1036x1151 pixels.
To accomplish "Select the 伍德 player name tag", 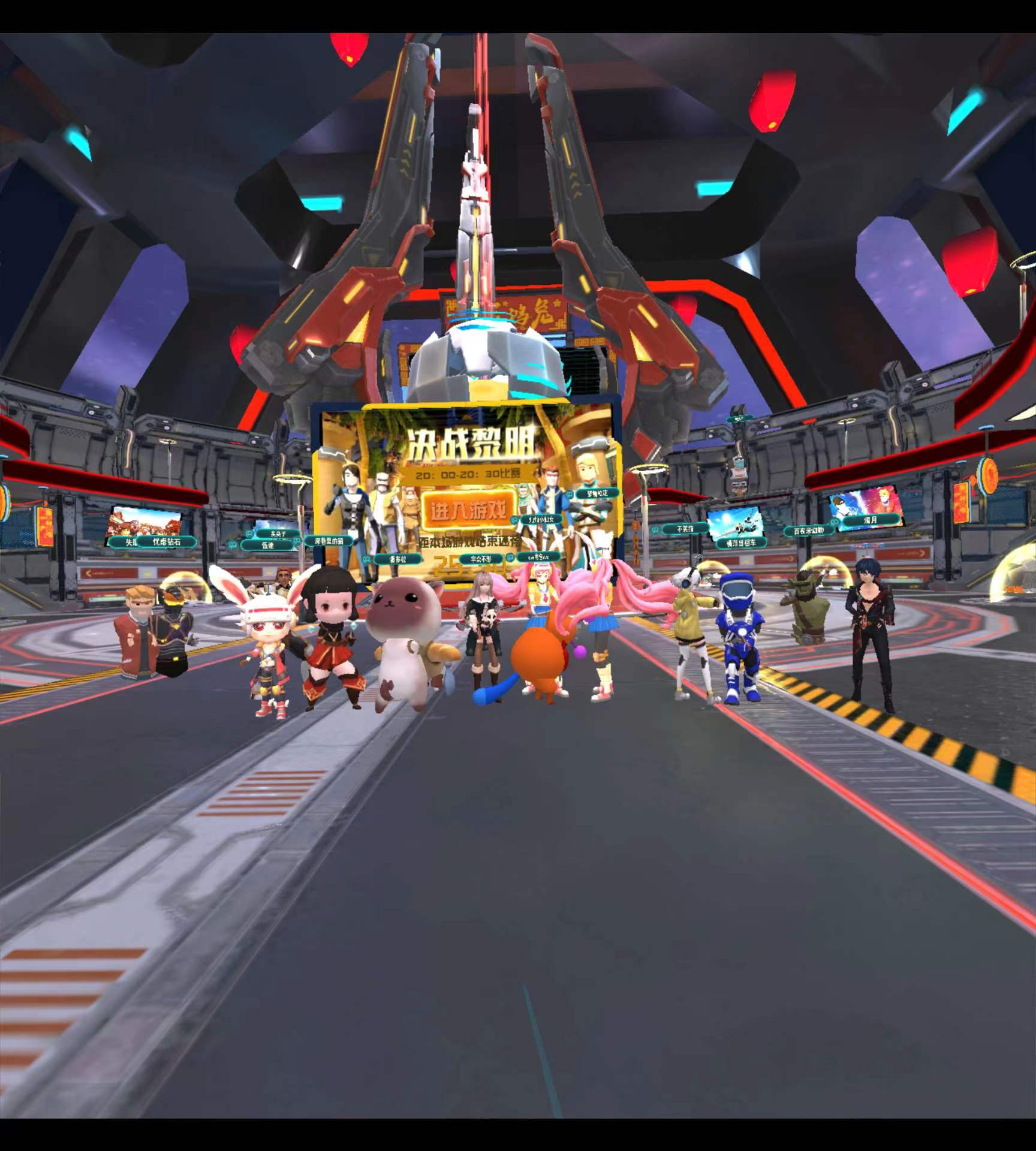I will pos(268,546).
